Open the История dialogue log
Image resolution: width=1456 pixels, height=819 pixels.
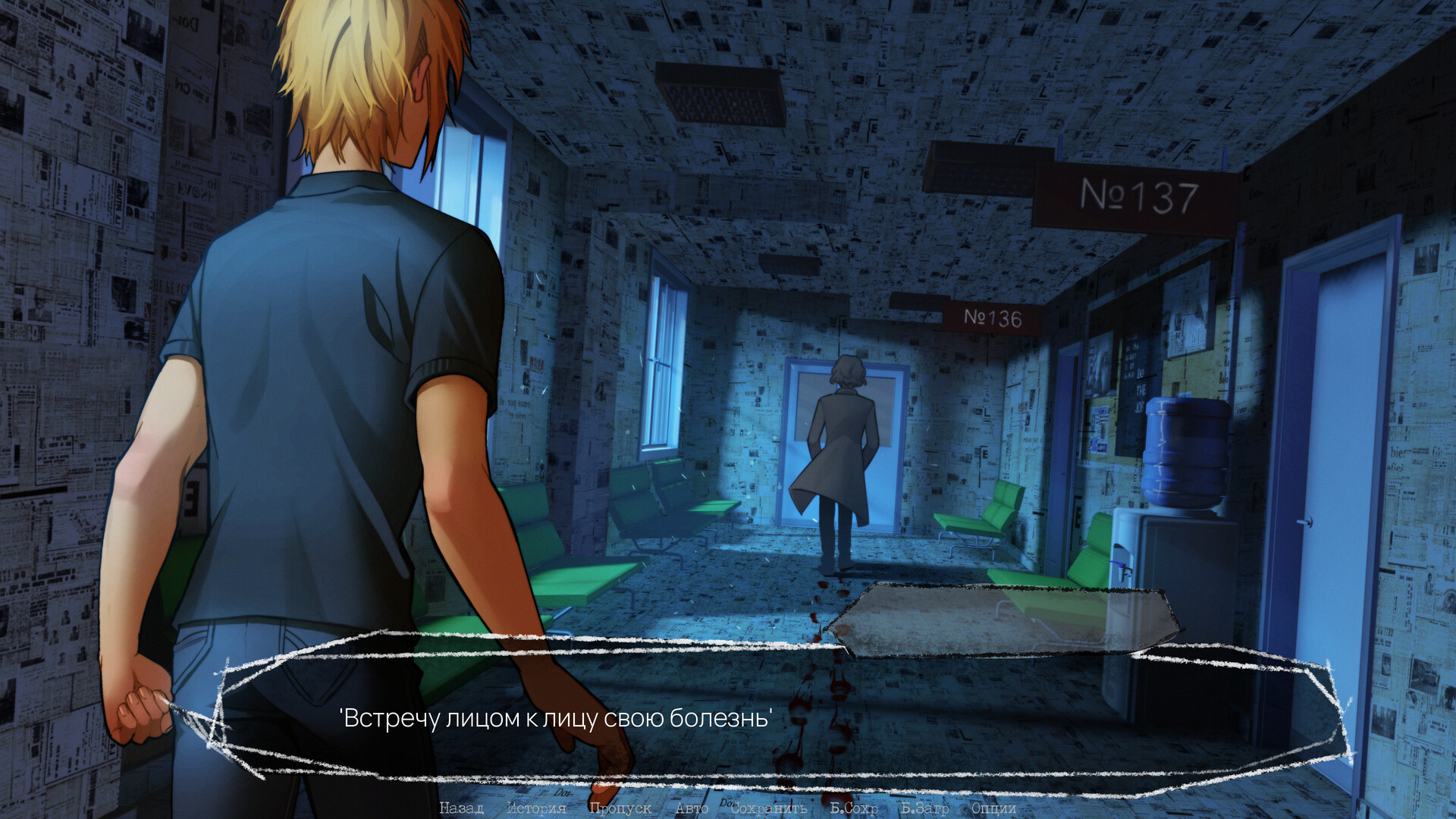click(536, 808)
